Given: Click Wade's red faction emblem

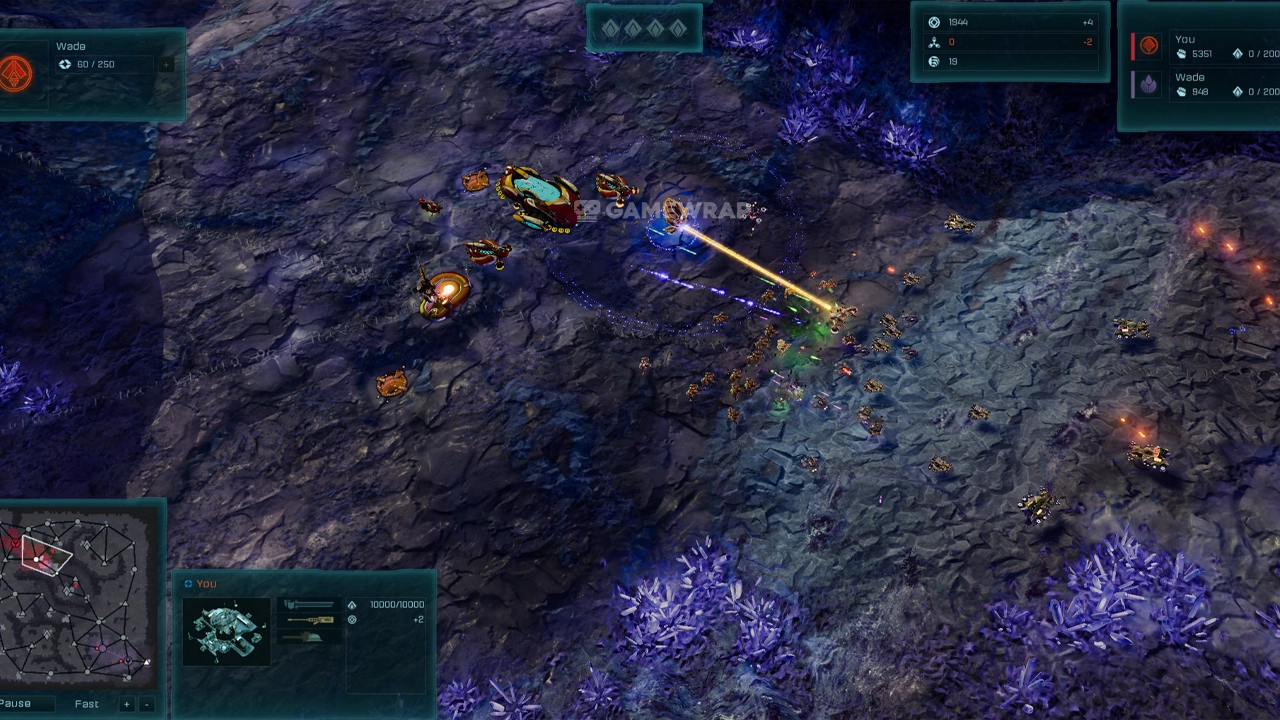Looking at the screenshot, I should click(16, 73).
